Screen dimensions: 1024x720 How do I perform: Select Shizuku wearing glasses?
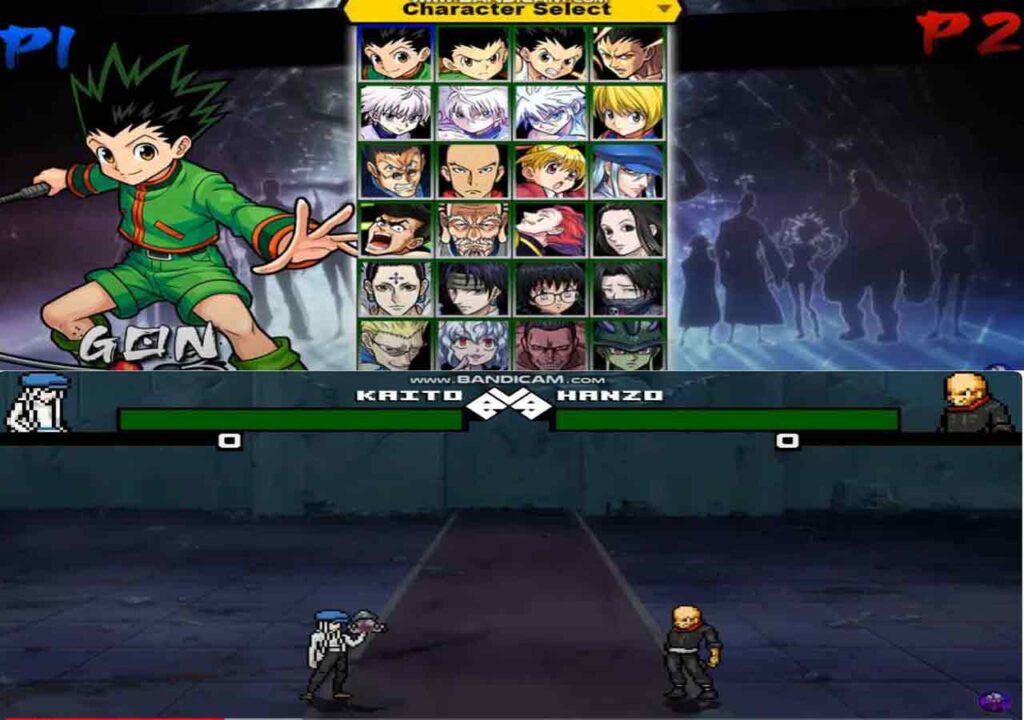pos(550,288)
